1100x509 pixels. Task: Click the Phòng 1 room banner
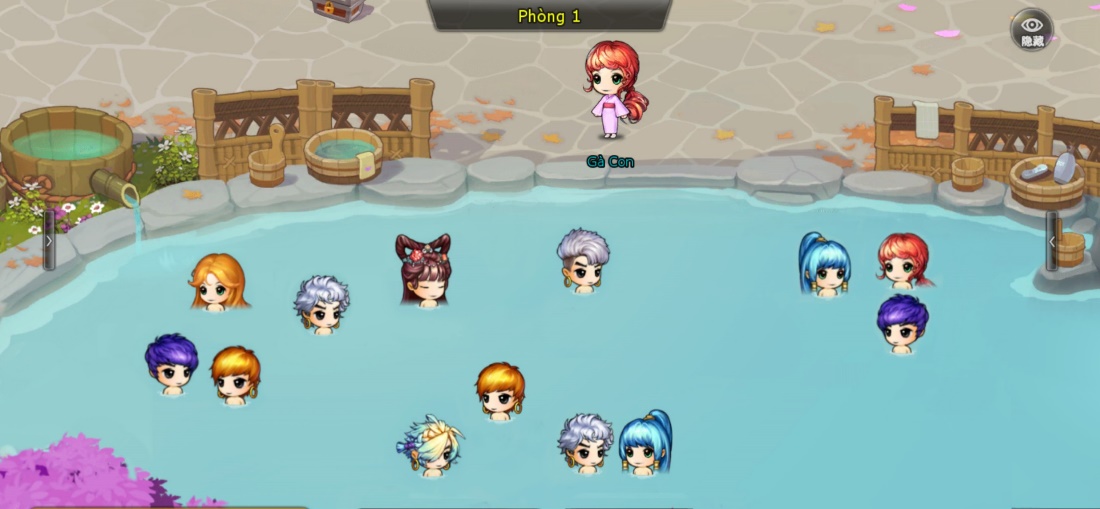point(549,16)
